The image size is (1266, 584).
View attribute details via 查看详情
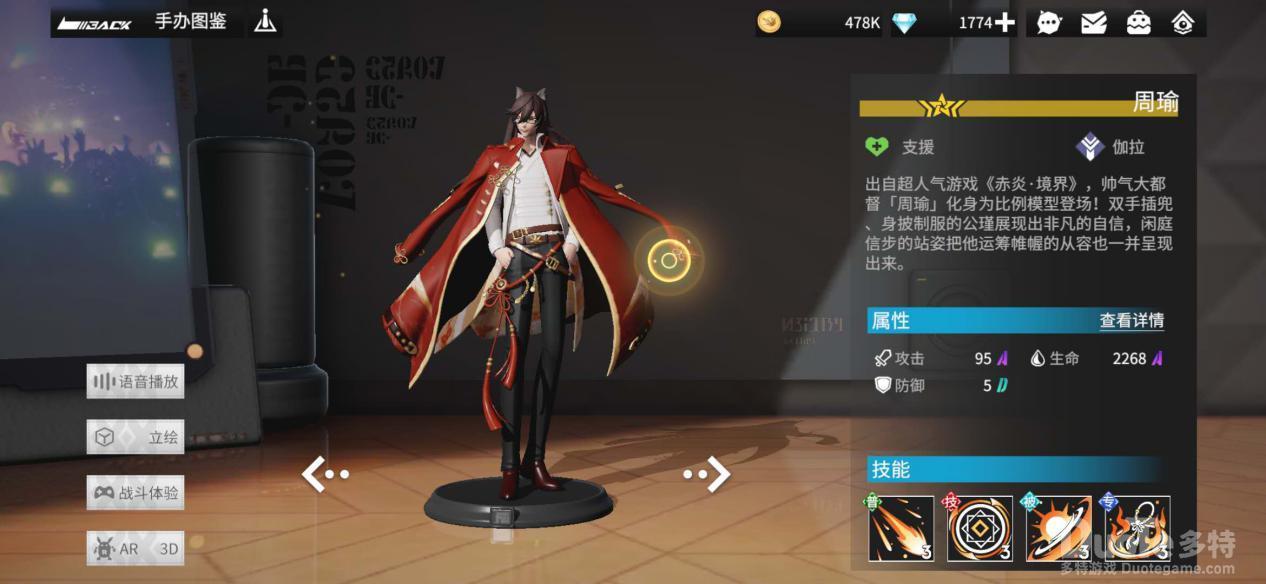click(x=1131, y=321)
